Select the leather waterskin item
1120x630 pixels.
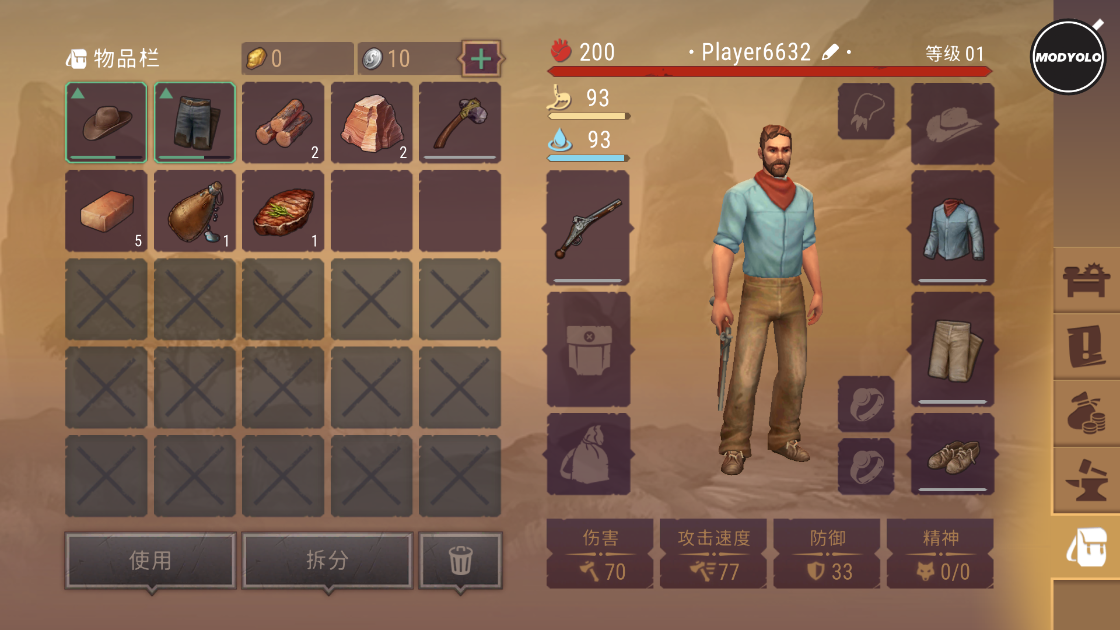(x=194, y=210)
